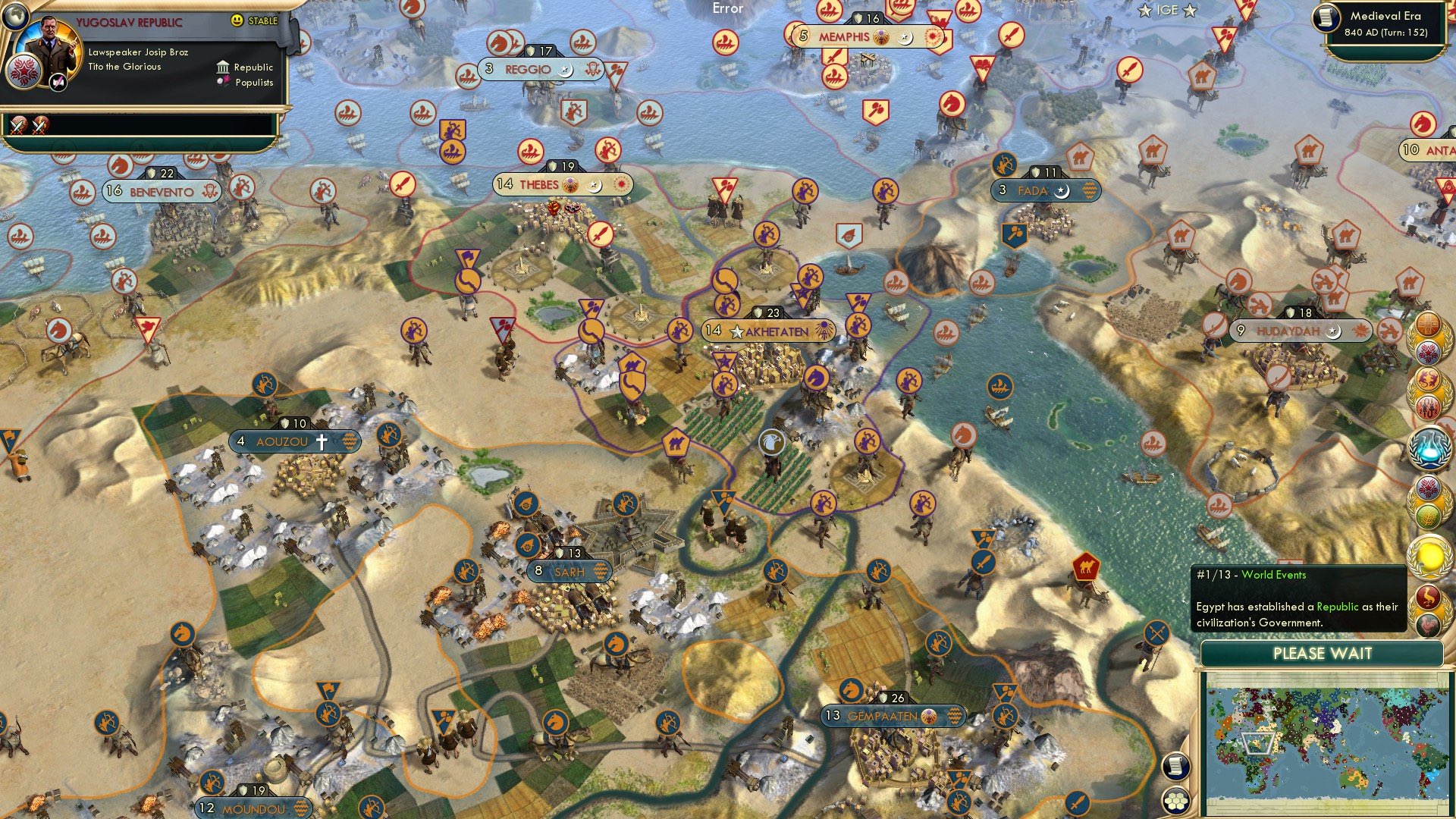Click the Republic government building icon
Image resolution: width=1456 pixels, height=819 pixels.
(x=222, y=67)
